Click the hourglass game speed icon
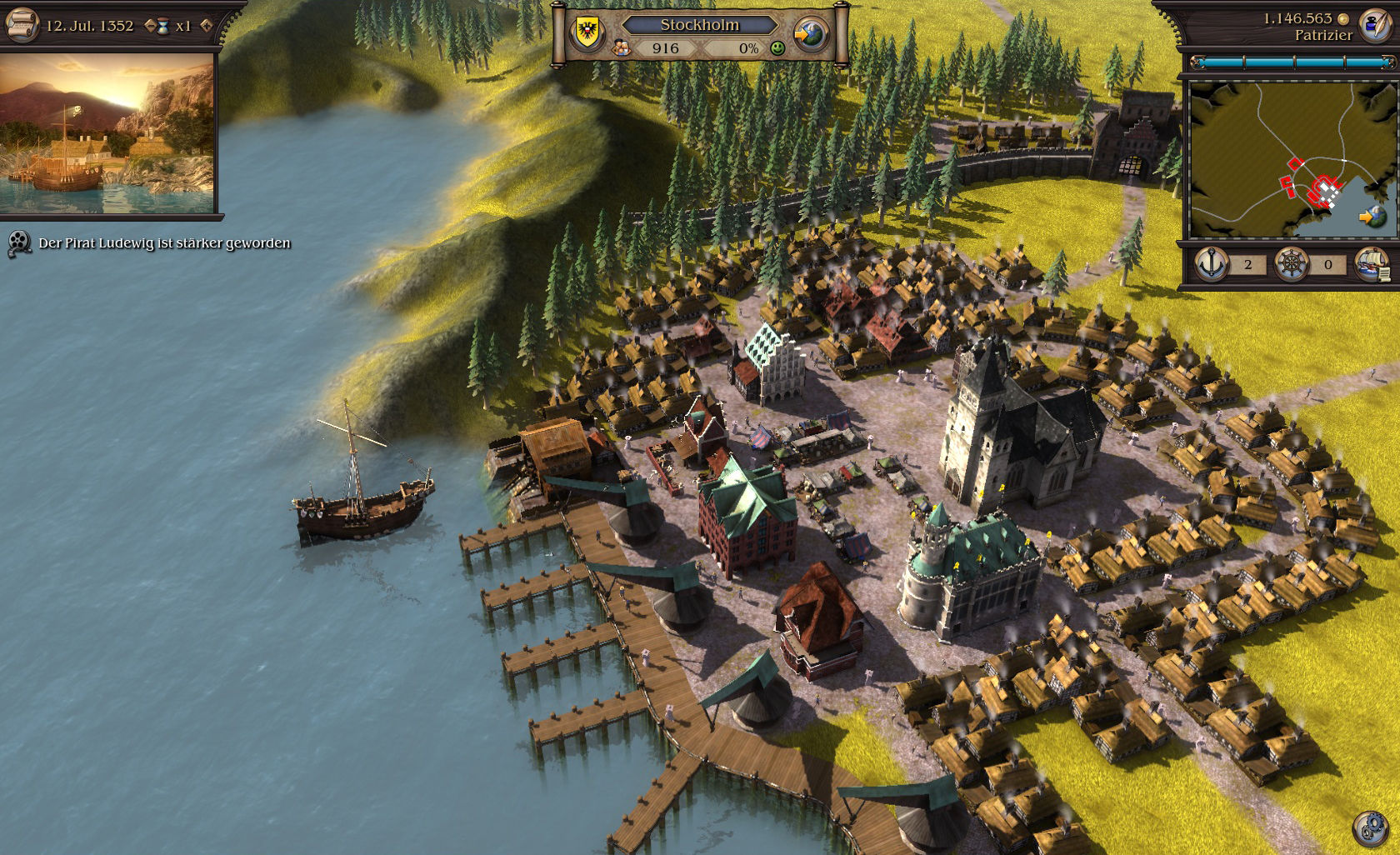 click(x=163, y=25)
